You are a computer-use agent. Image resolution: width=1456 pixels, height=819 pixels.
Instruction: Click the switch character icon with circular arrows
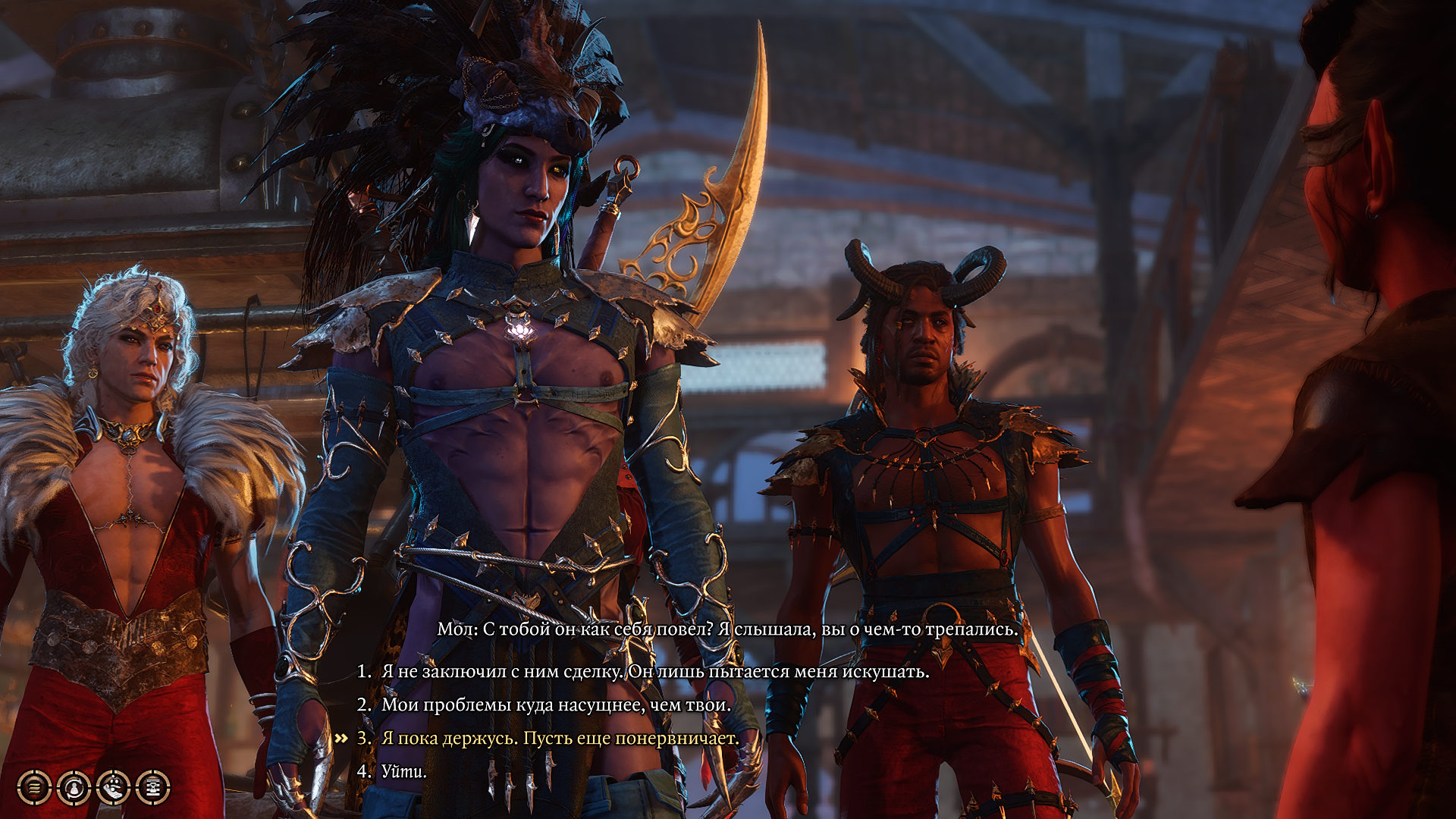[74, 788]
